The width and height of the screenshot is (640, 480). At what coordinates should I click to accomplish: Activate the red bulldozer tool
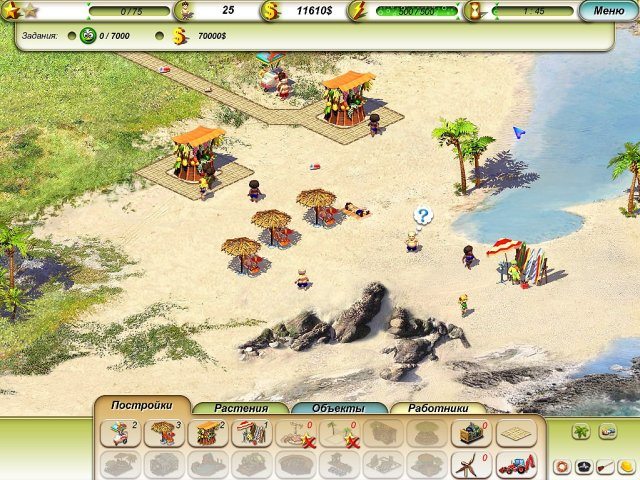[x=514, y=465]
